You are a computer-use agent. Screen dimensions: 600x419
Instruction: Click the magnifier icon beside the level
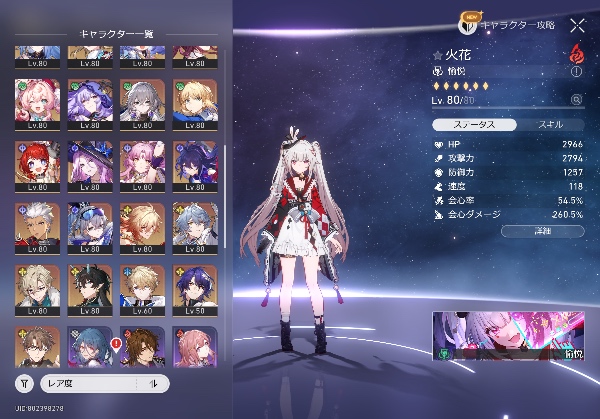tap(576, 100)
